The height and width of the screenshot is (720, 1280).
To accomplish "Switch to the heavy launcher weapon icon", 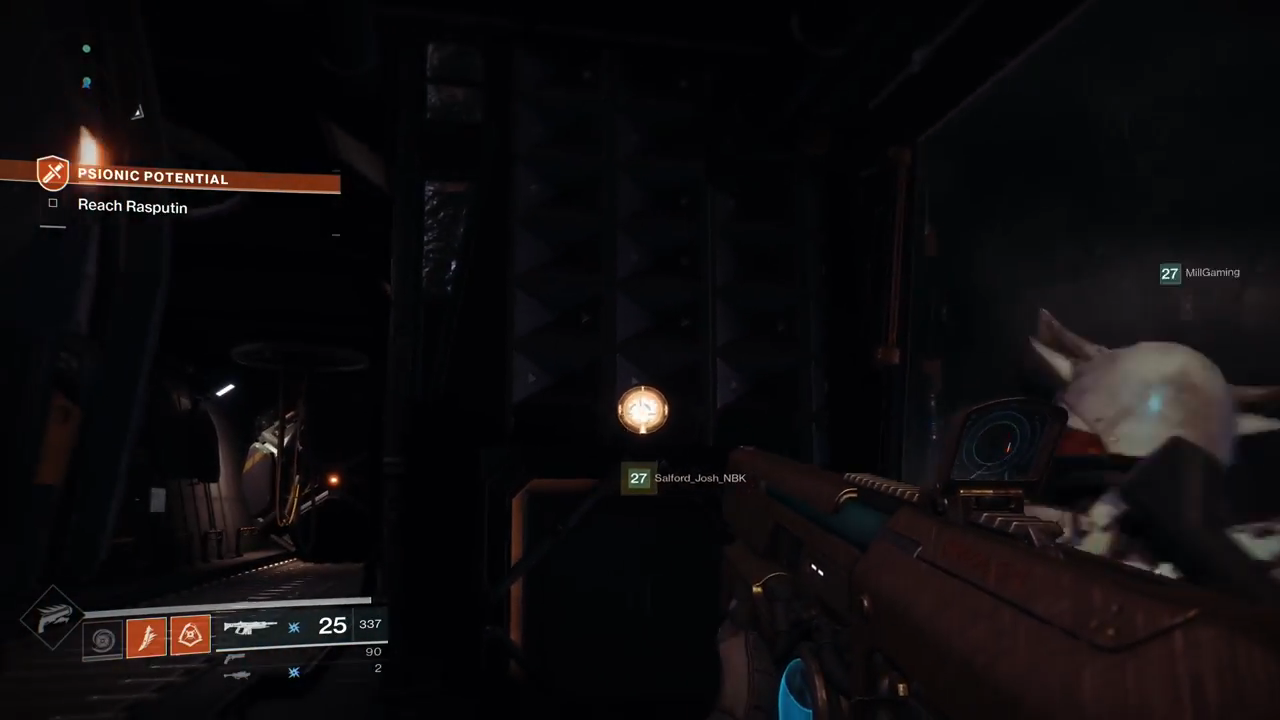I will [237, 675].
